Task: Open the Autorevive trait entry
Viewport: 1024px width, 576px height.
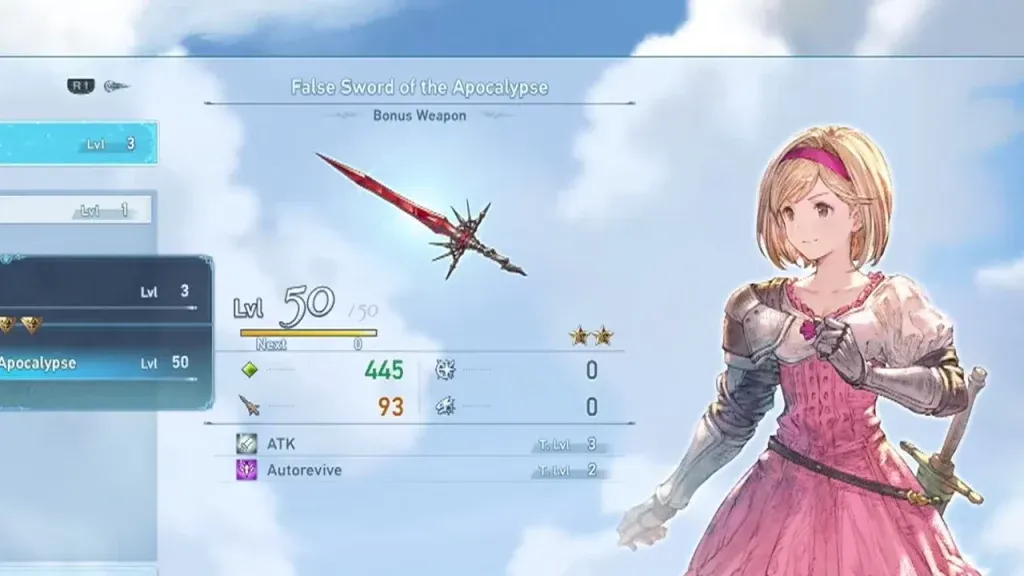Action: (420, 470)
